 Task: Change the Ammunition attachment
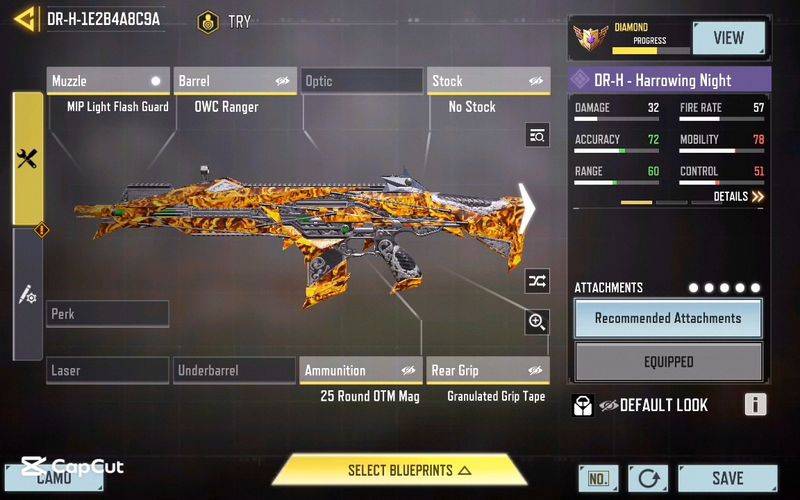click(x=361, y=371)
